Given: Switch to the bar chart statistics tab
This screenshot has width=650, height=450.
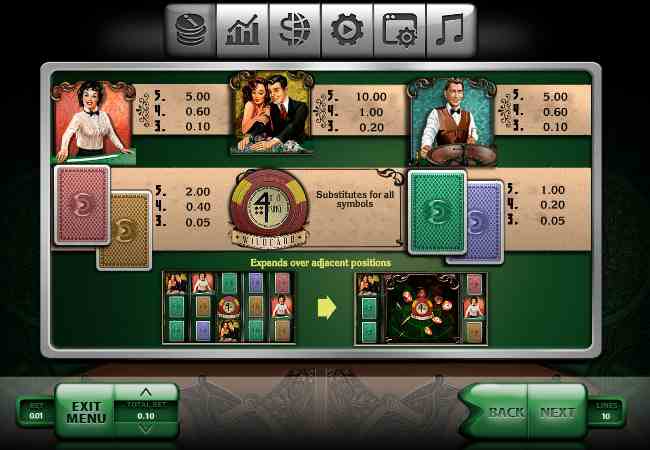Looking at the screenshot, I should [242, 30].
